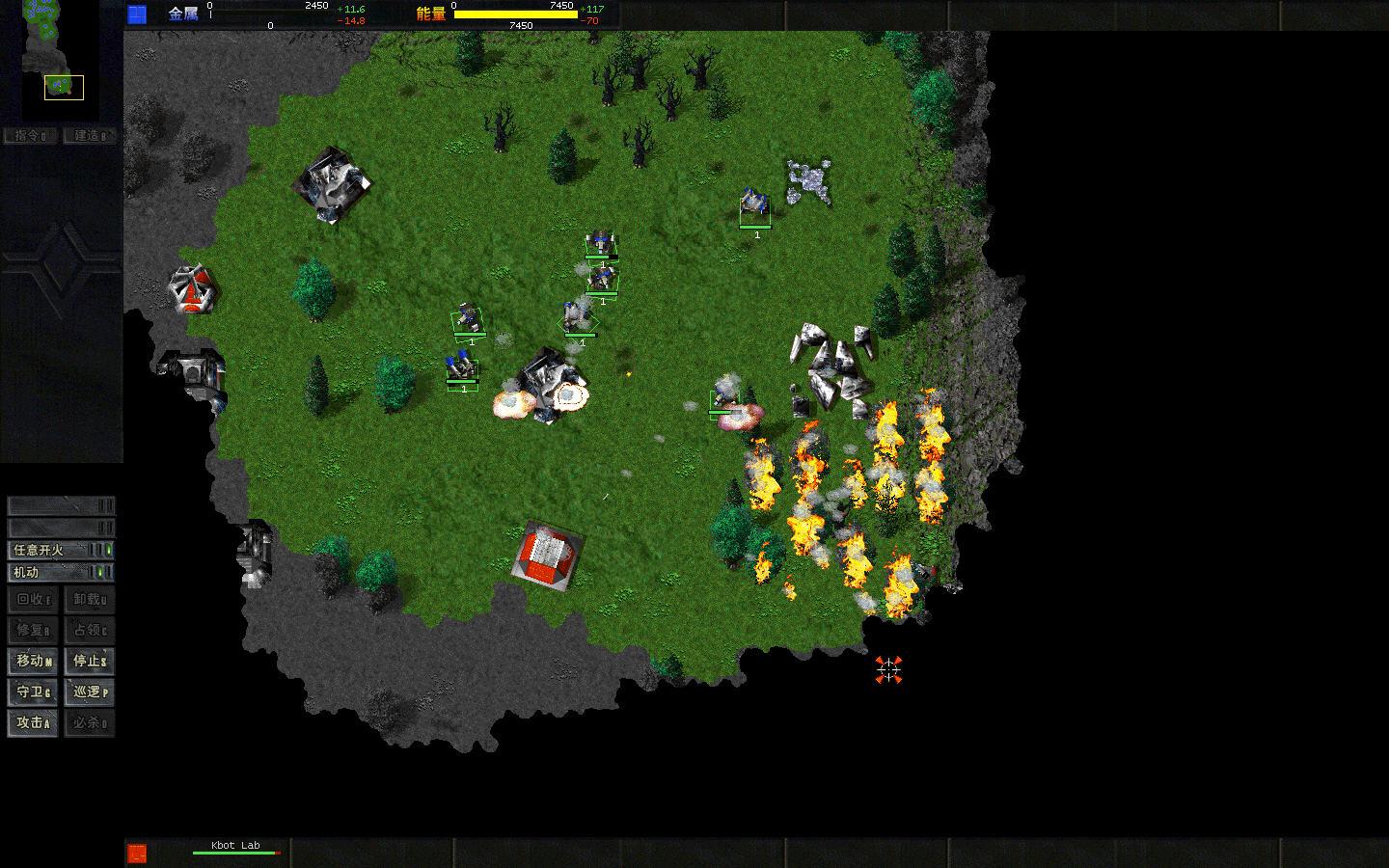Issue the 移动 move command

34,661
